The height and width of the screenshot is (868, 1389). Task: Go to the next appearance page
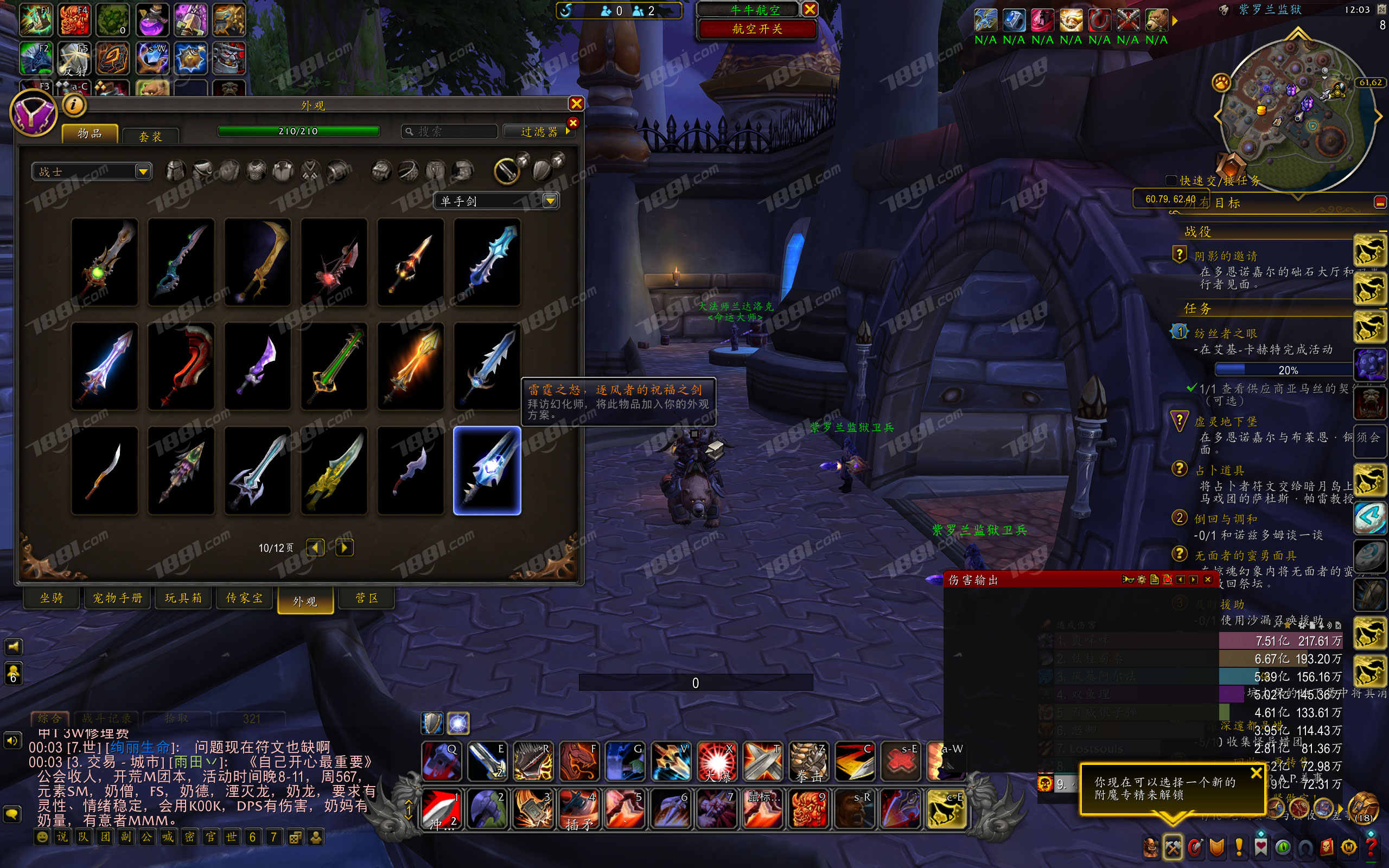(x=344, y=547)
